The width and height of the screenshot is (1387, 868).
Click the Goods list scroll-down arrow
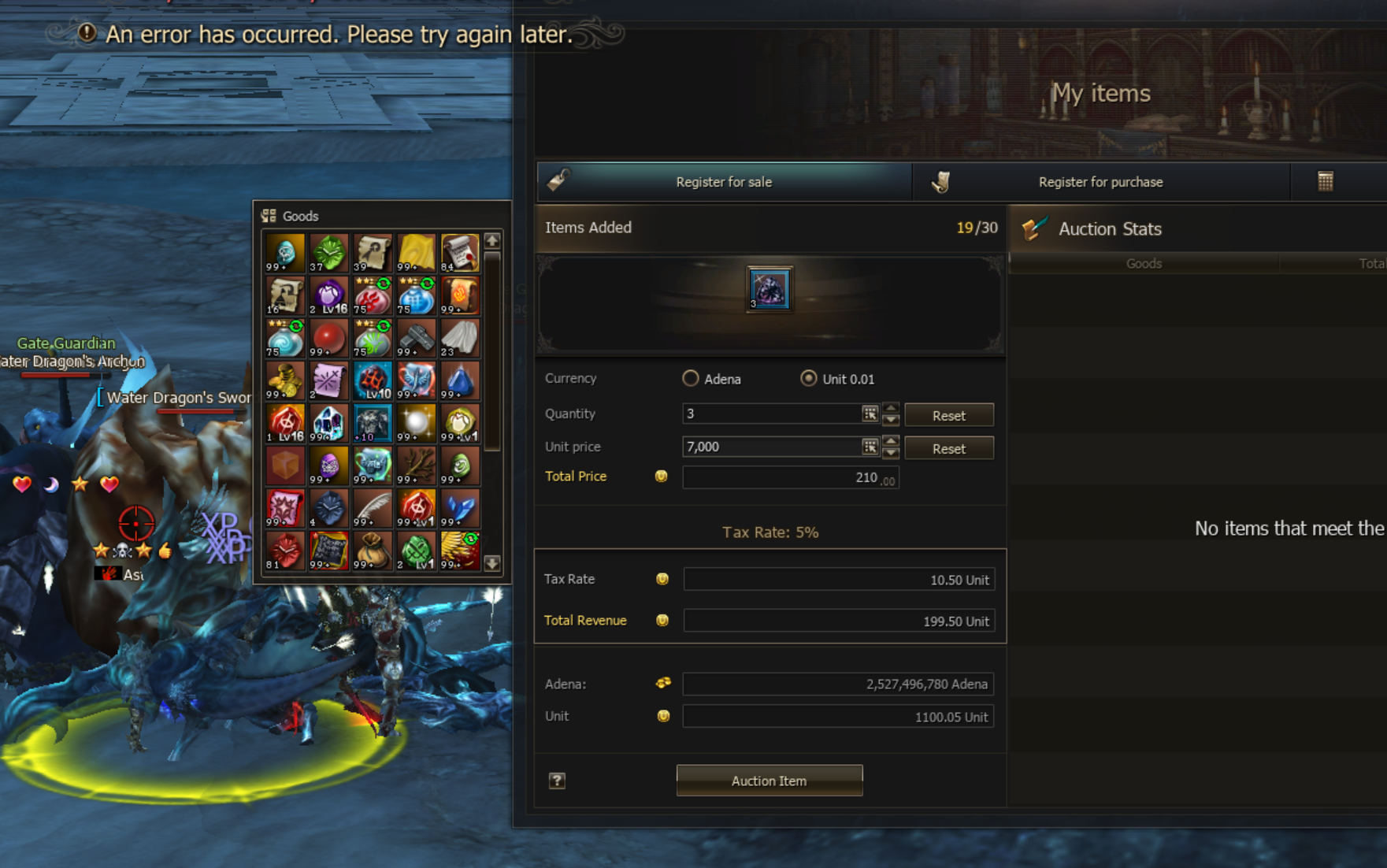pos(492,563)
